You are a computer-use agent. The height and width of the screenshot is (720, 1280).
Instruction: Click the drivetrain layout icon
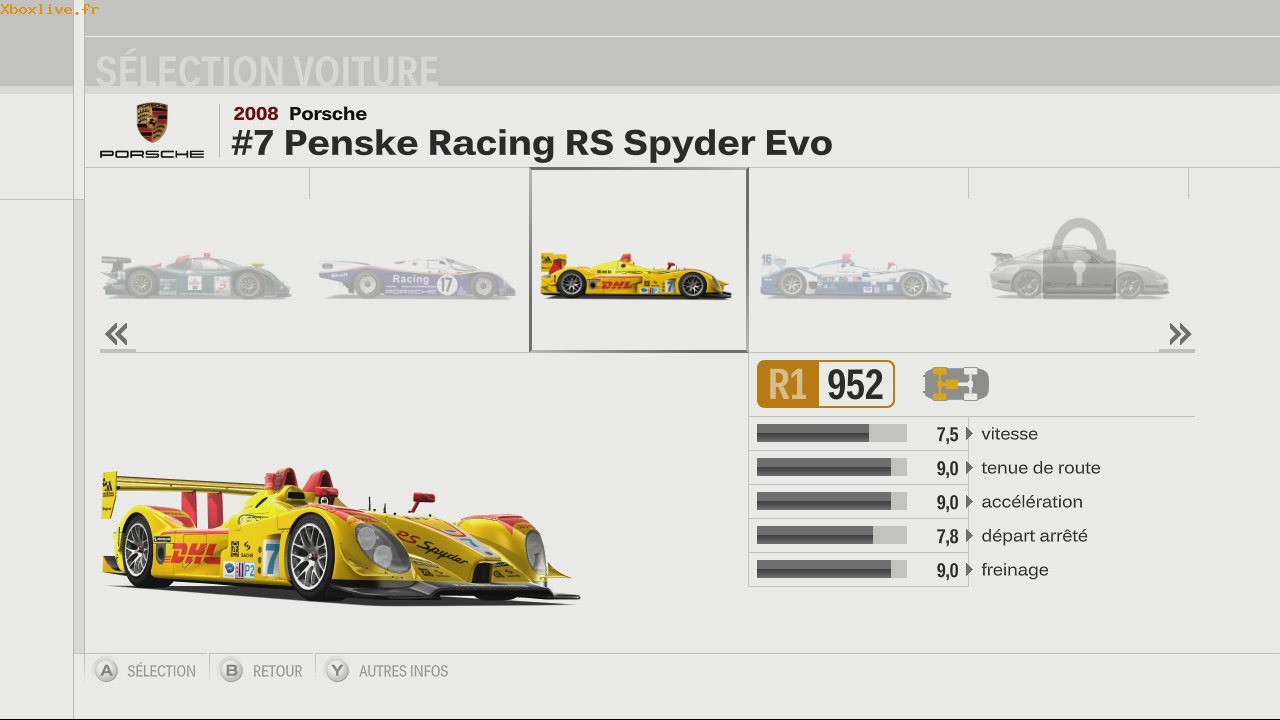[956, 384]
